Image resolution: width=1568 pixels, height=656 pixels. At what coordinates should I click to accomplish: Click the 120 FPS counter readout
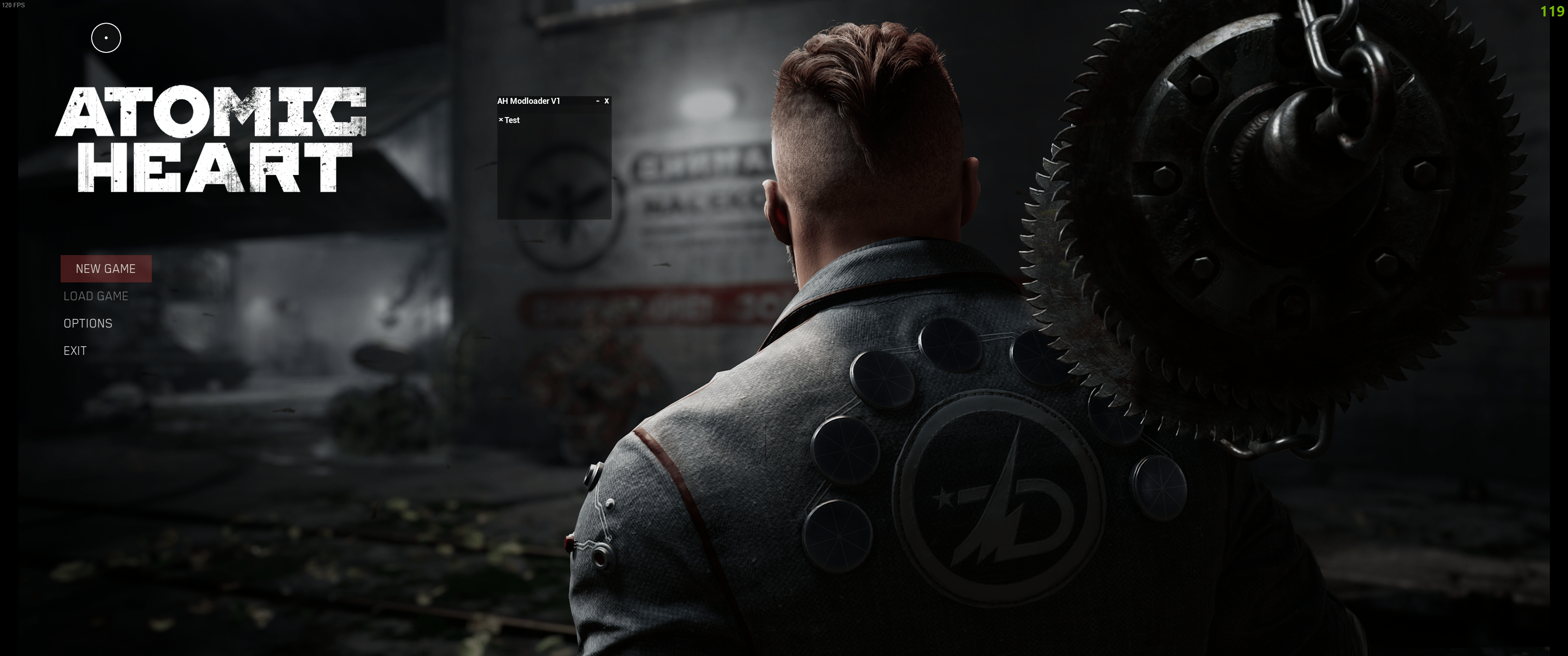click(14, 5)
